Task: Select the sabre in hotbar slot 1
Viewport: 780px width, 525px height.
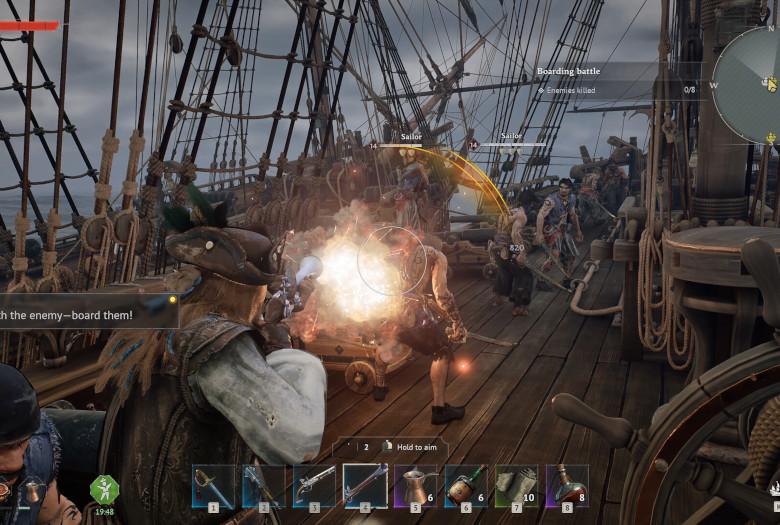Action: click(x=213, y=486)
